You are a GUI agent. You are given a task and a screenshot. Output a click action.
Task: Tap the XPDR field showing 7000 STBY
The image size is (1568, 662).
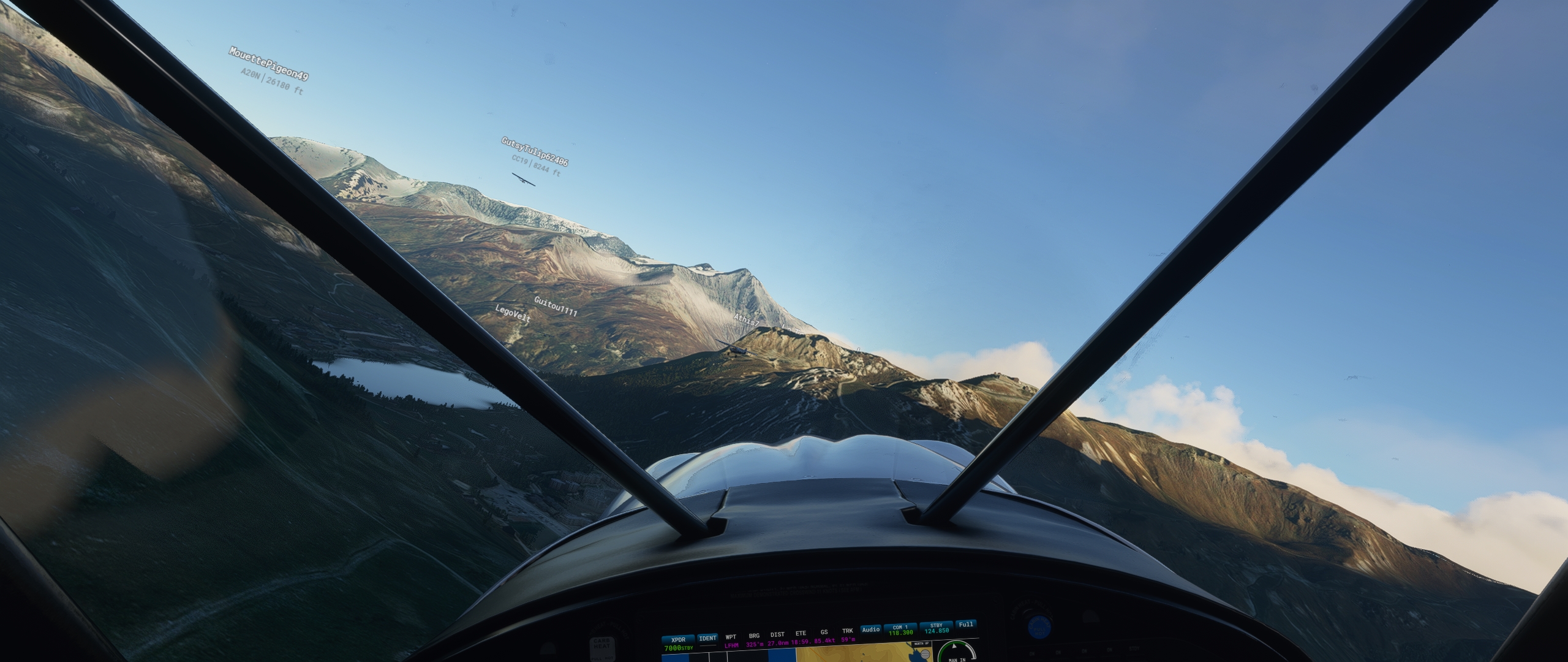679,642
